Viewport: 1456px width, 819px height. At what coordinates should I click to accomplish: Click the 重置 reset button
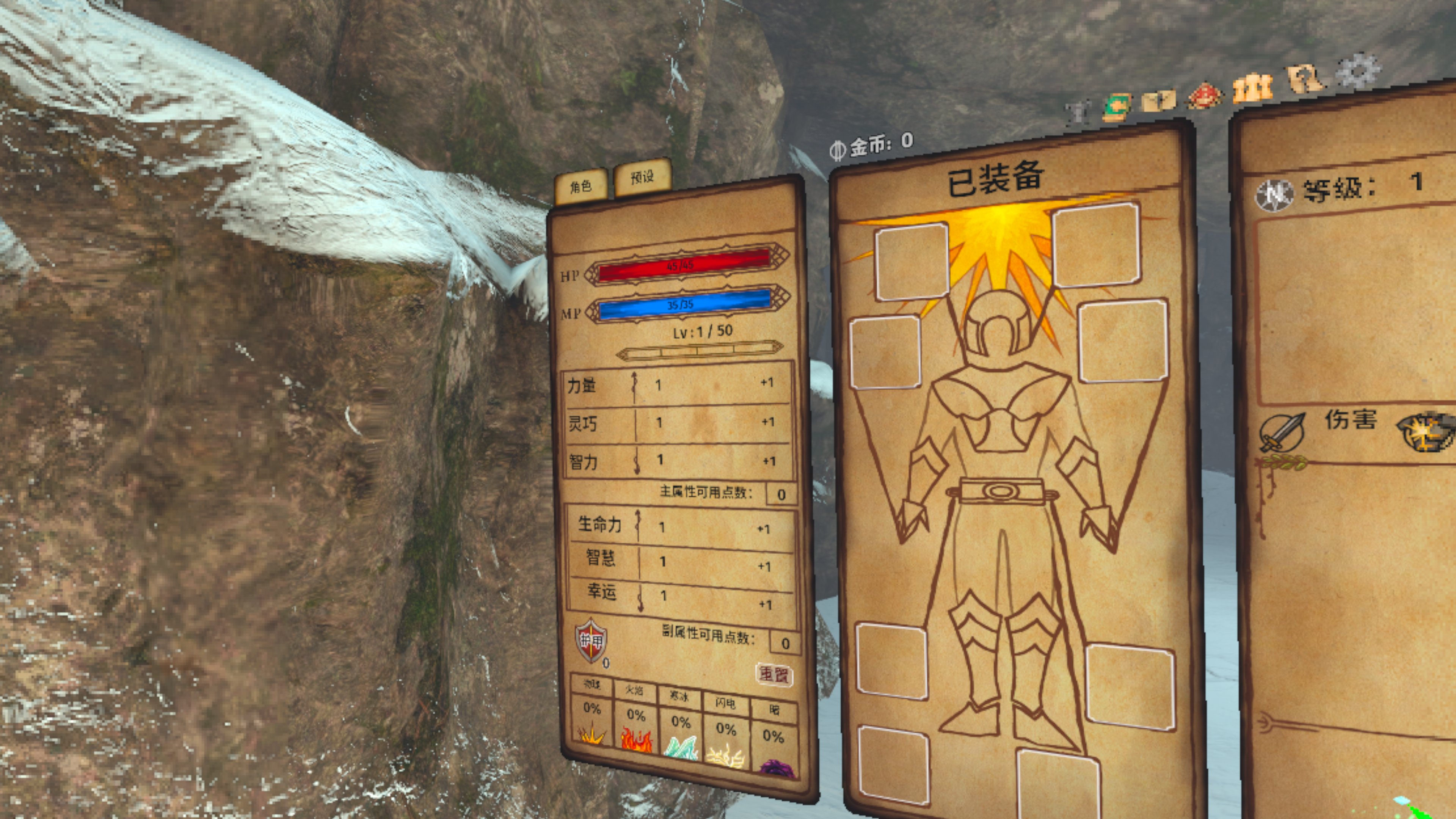[774, 674]
